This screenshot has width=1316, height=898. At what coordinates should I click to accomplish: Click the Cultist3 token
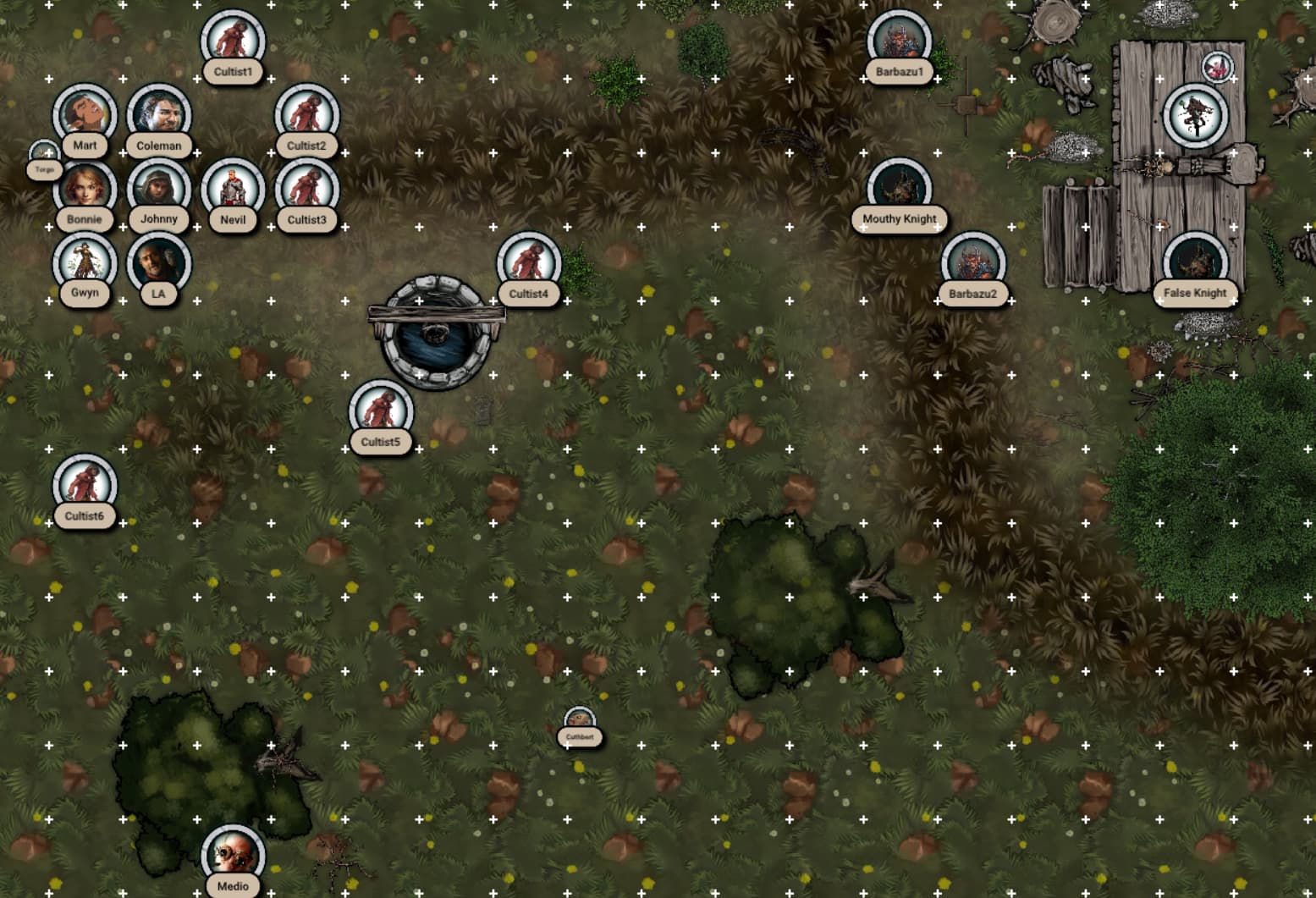pos(306,188)
